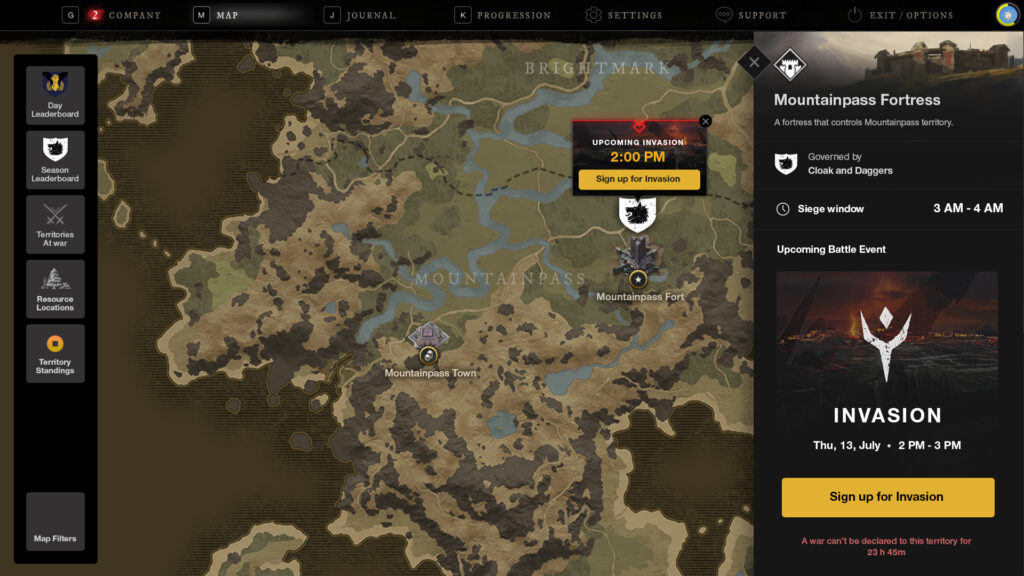Switch to the Map tab

[x=226, y=15]
